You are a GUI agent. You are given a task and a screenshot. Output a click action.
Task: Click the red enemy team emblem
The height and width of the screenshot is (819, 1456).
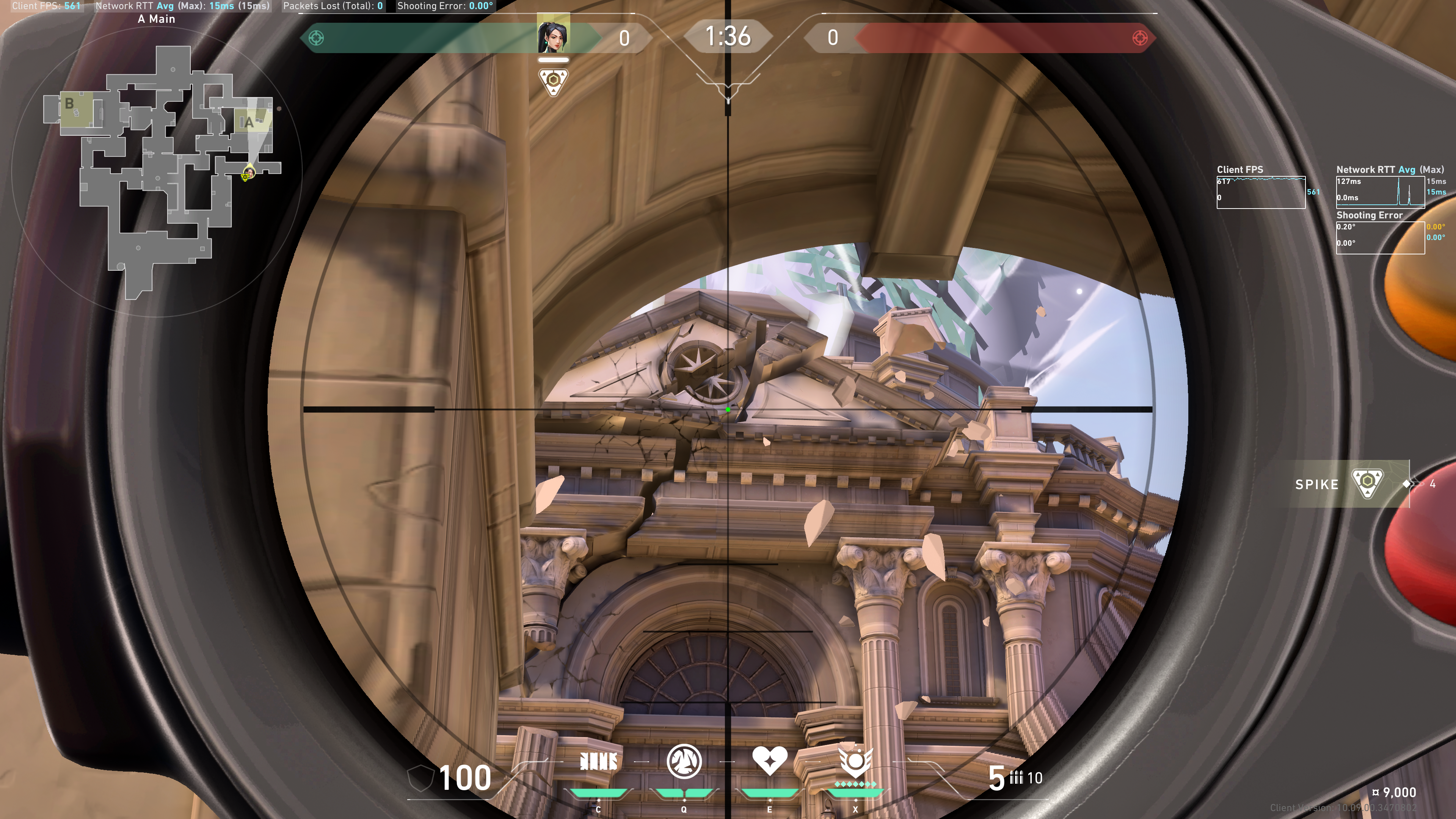1139,38
